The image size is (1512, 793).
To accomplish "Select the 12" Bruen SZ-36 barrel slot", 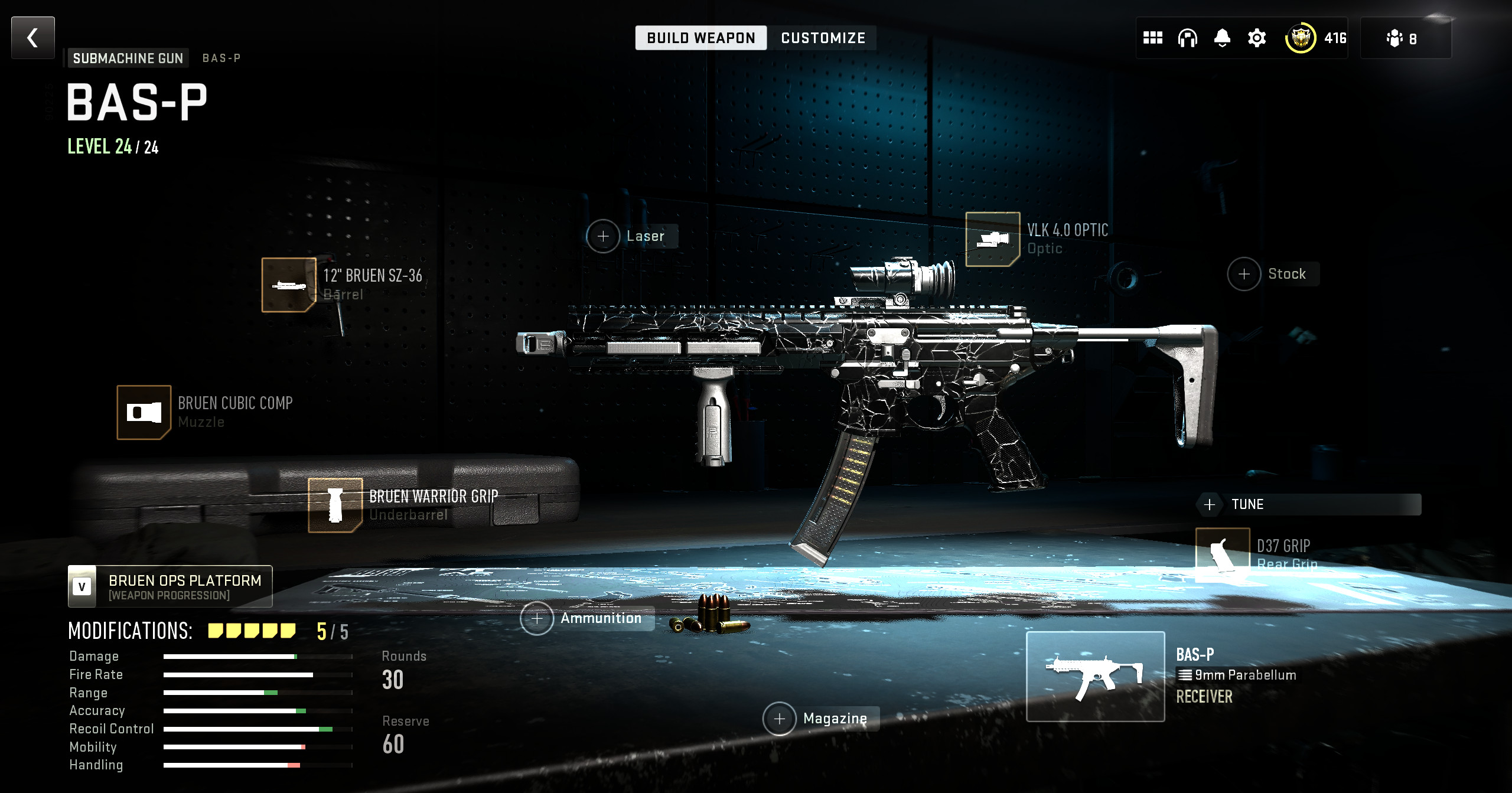I will pyautogui.click(x=289, y=285).
